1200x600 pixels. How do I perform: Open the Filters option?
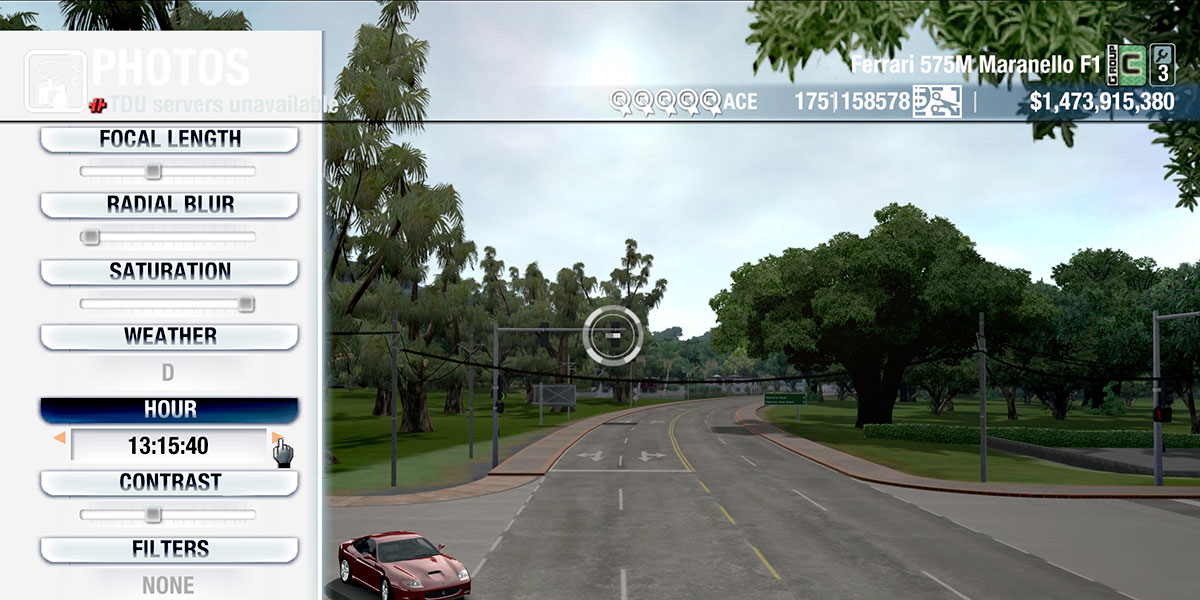click(x=169, y=549)
